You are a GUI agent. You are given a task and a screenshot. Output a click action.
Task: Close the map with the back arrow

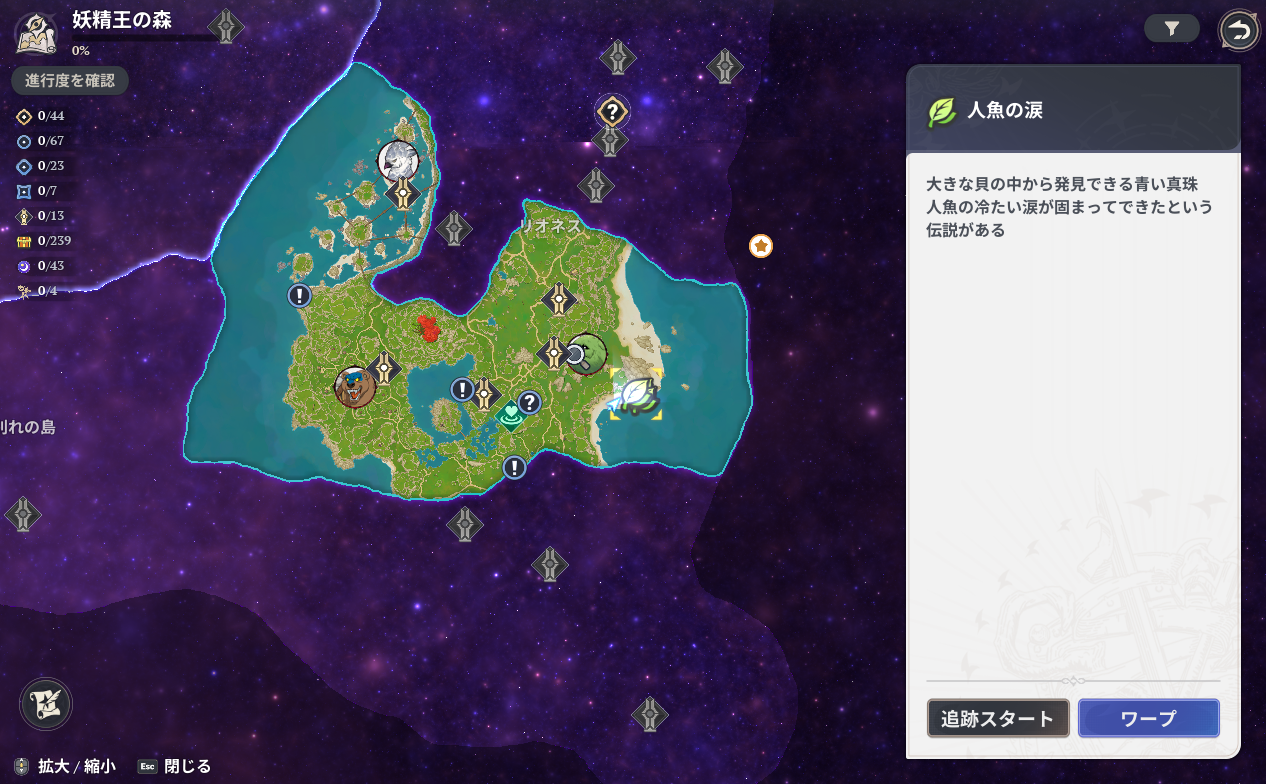click(1239, 30)
